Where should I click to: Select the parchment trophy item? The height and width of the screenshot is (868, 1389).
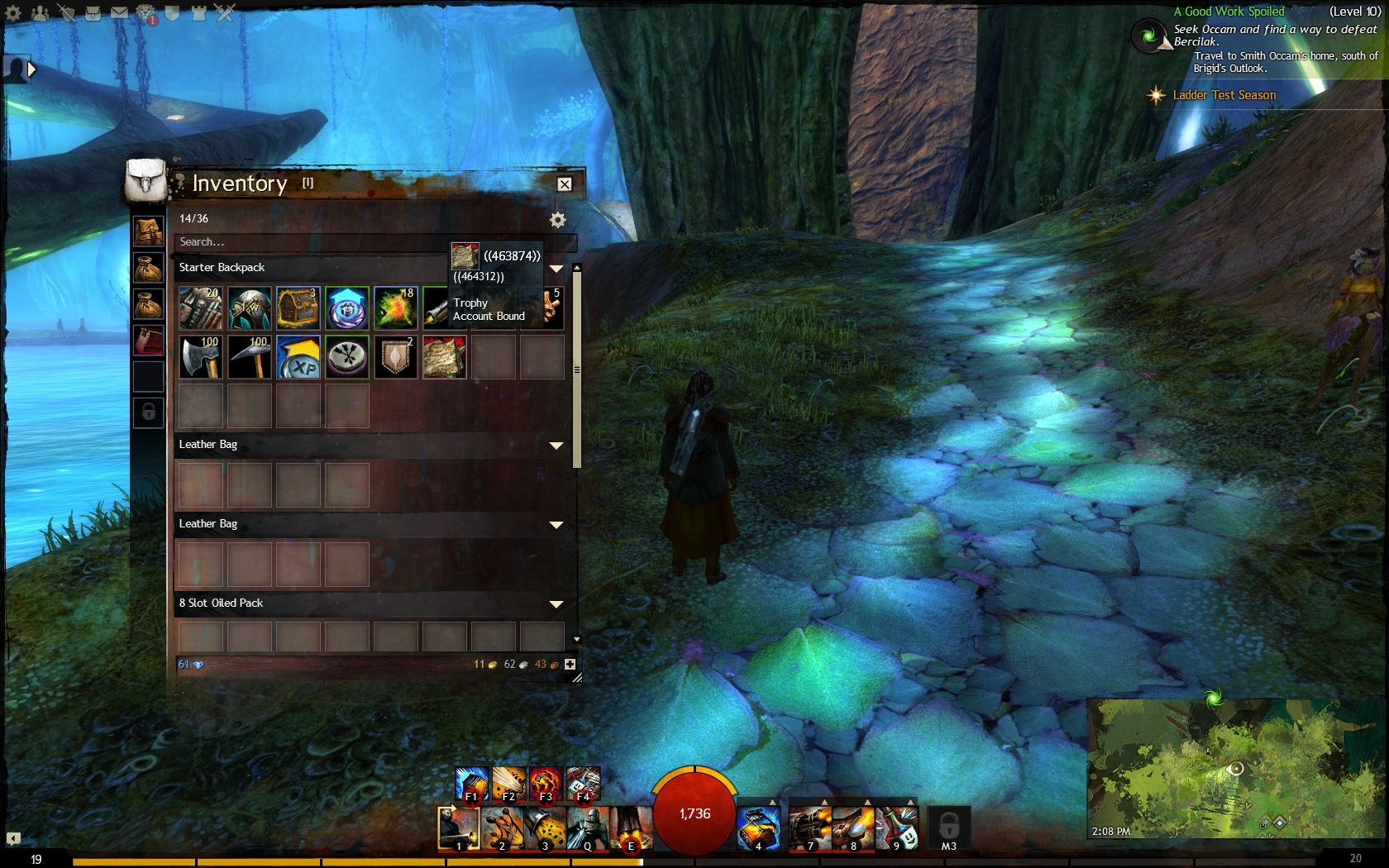[x=445, y=357]
